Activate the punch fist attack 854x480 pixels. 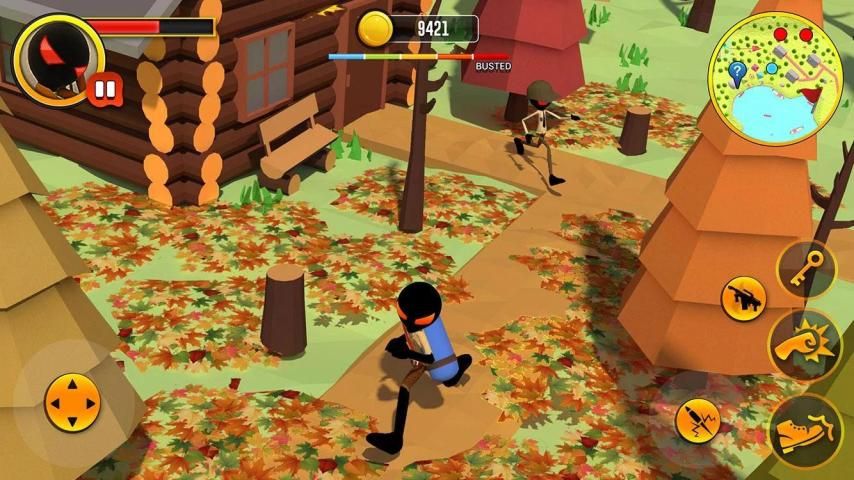coord(805,344)
